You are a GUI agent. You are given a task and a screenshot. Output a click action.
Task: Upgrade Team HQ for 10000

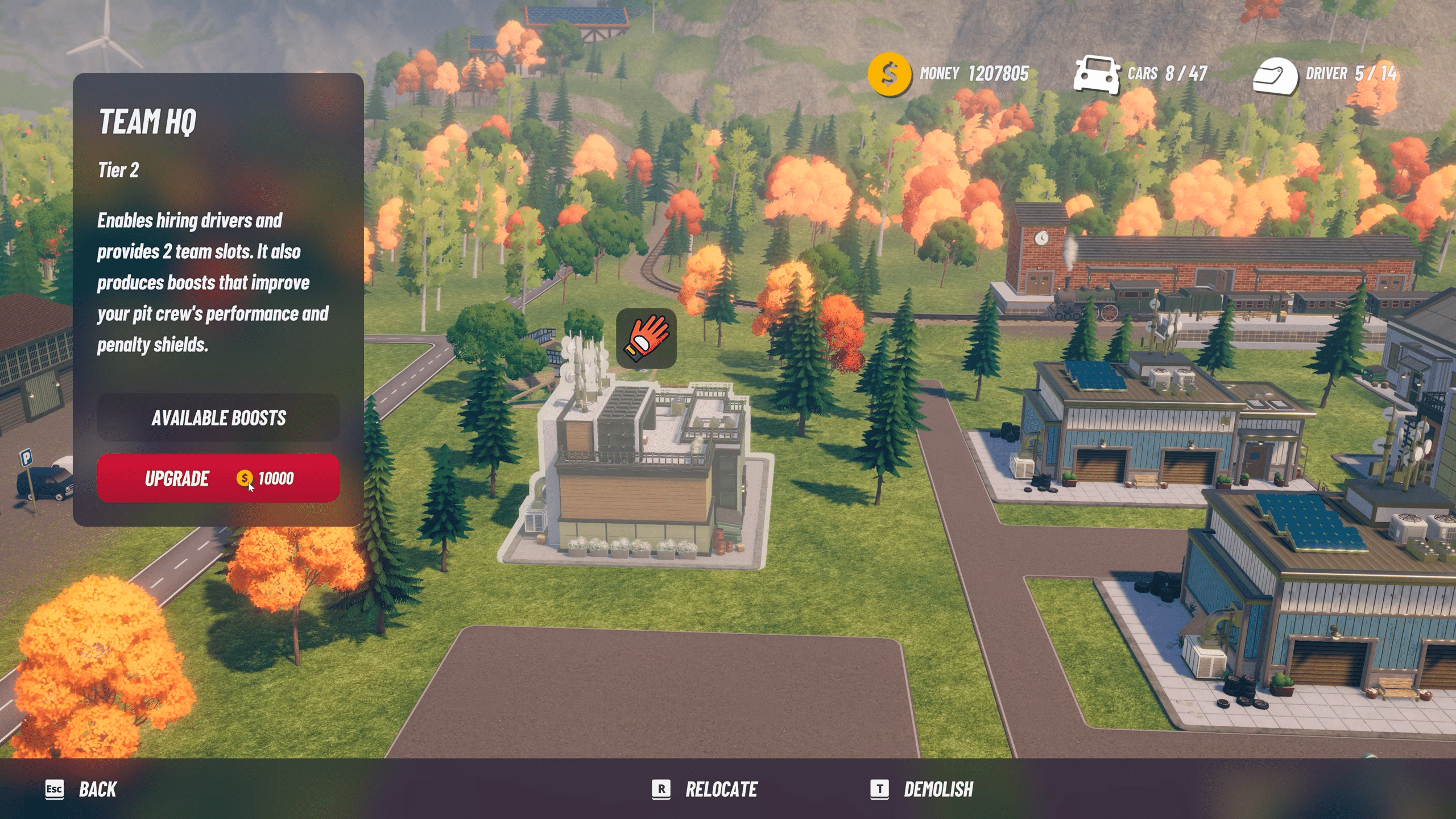click(x=218, y=478)
